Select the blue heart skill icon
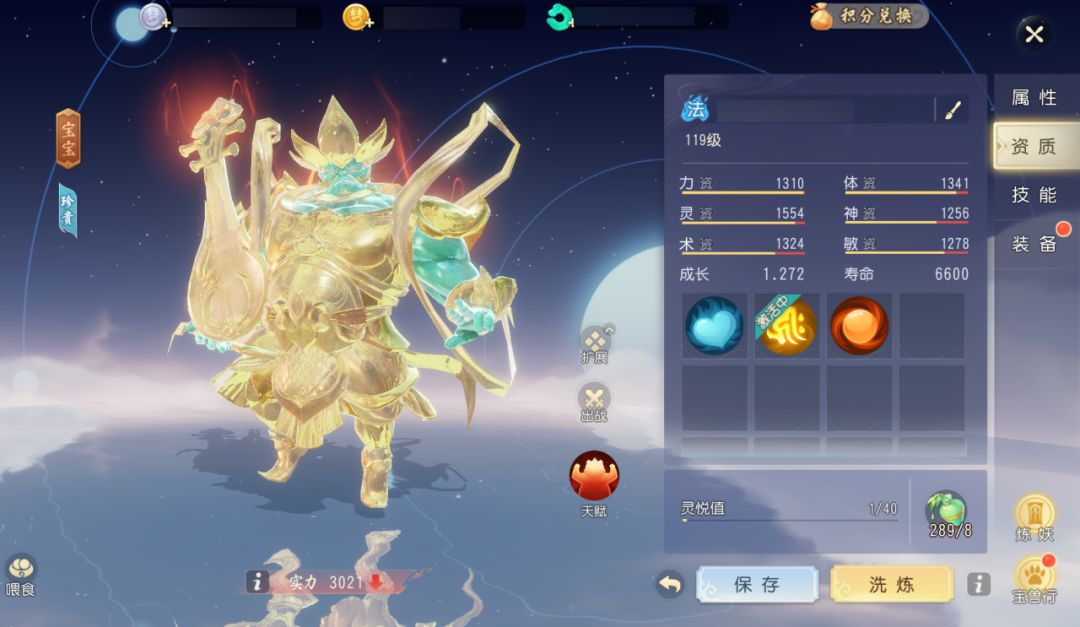 (x=715, y=326)
